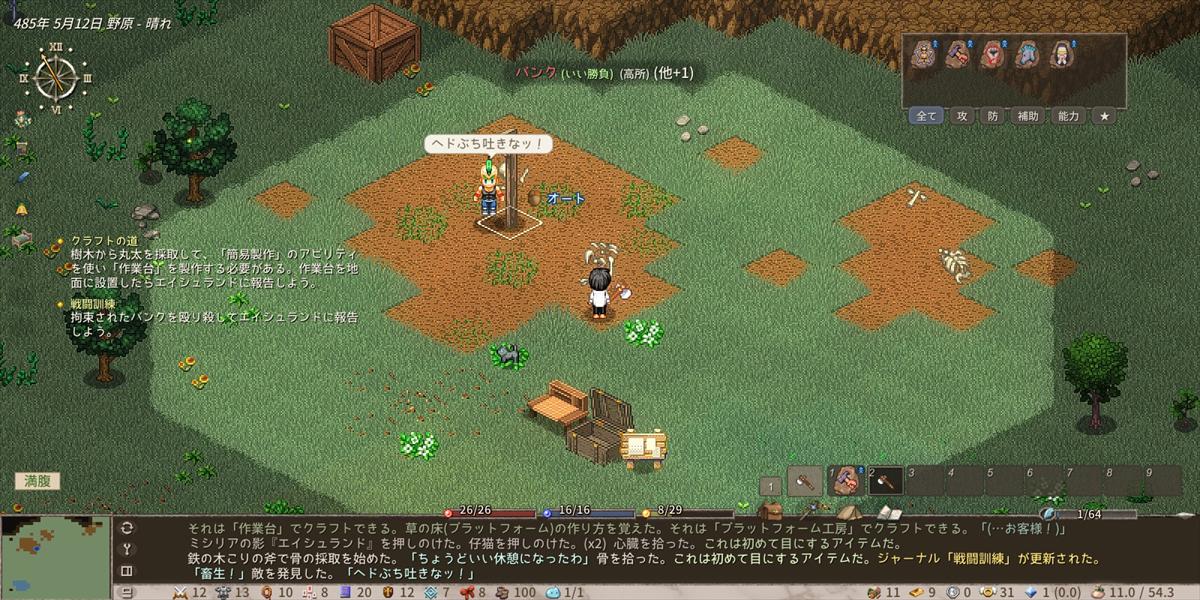Select the 全て ability filter tab
The image size is (1200, 600).
coord(927,116)
